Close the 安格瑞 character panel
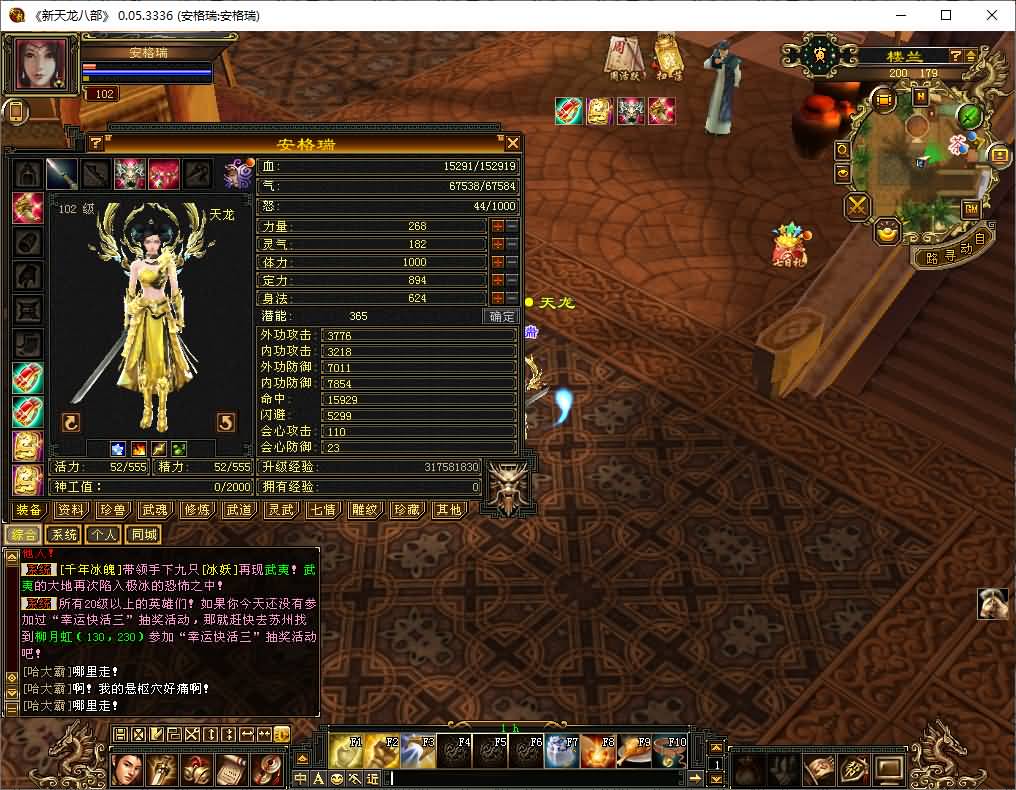The image size is (1016, 790). tap(513, 143)
